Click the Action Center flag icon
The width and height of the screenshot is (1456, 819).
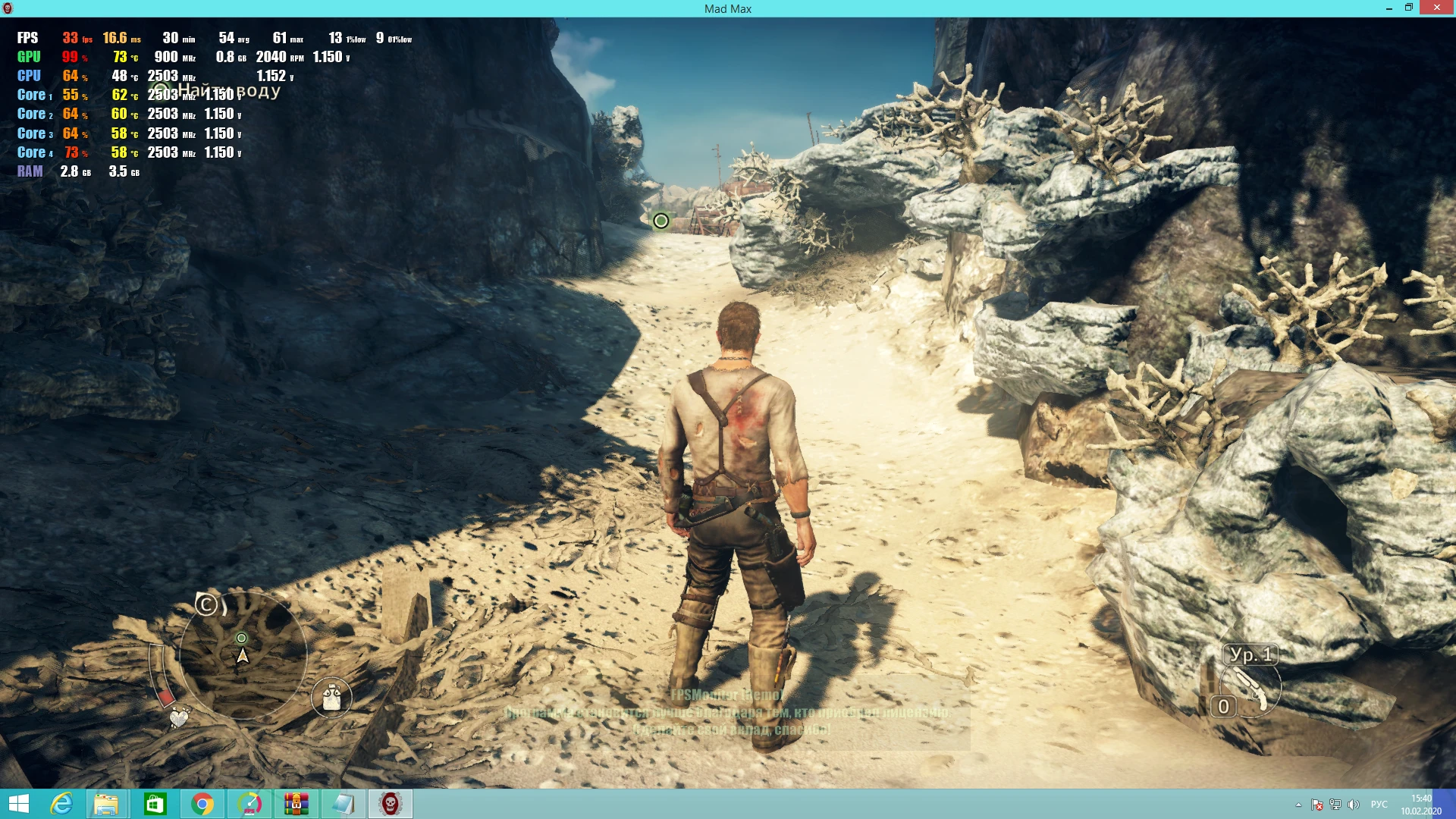(1318, 805)
